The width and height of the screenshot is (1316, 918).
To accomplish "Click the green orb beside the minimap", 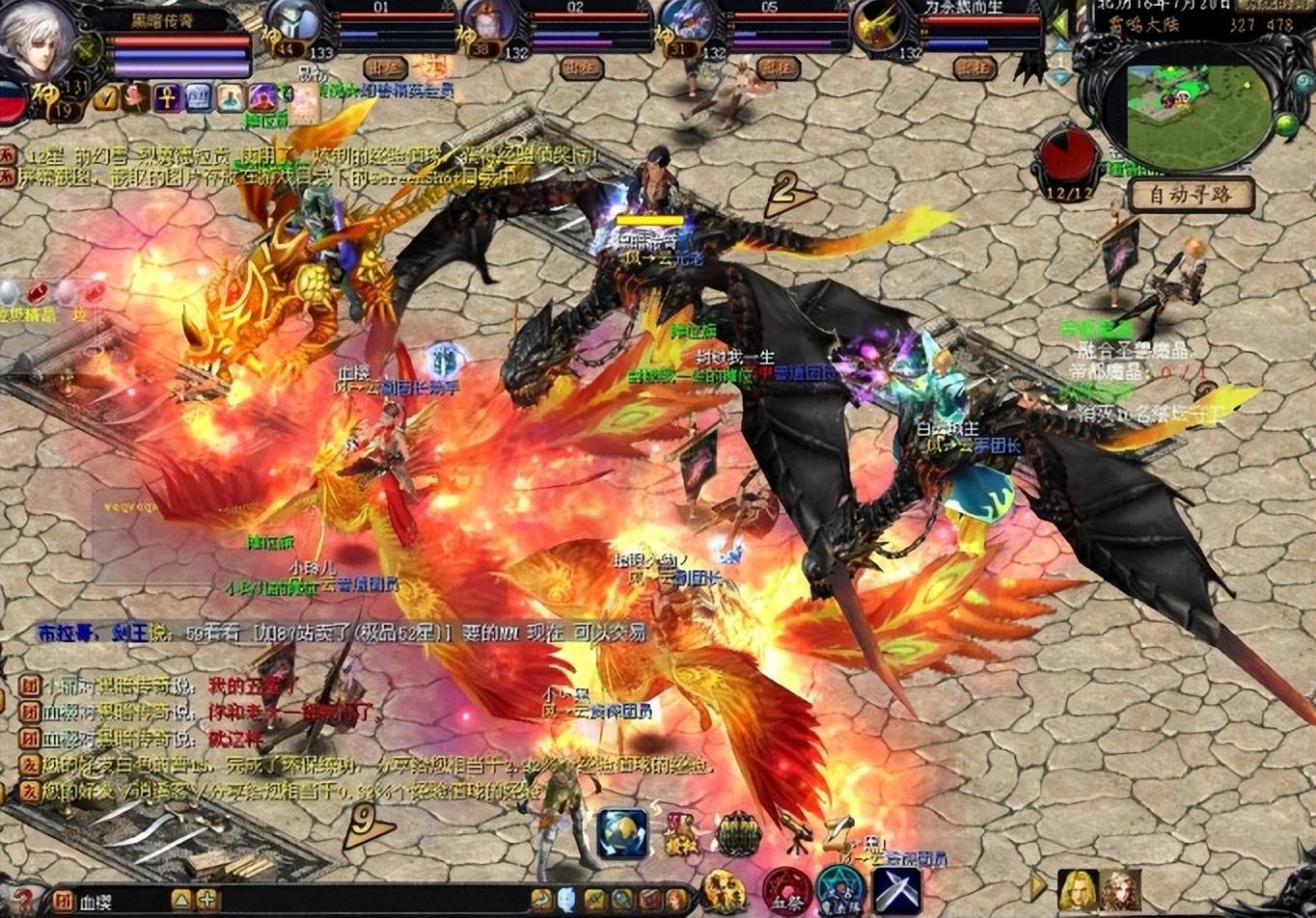I will (1286, 124).
